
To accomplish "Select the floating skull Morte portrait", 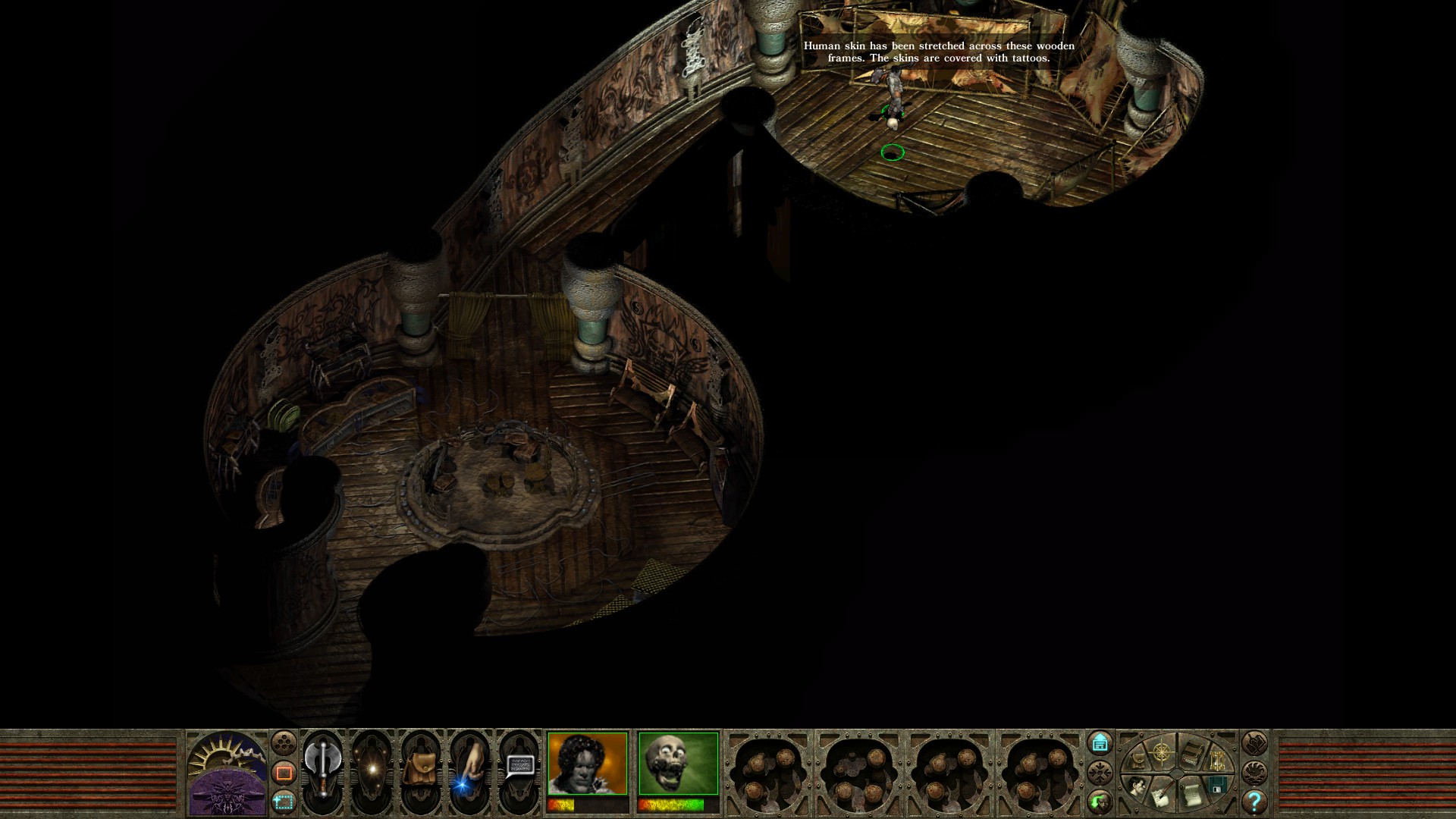I will [678, 763].
